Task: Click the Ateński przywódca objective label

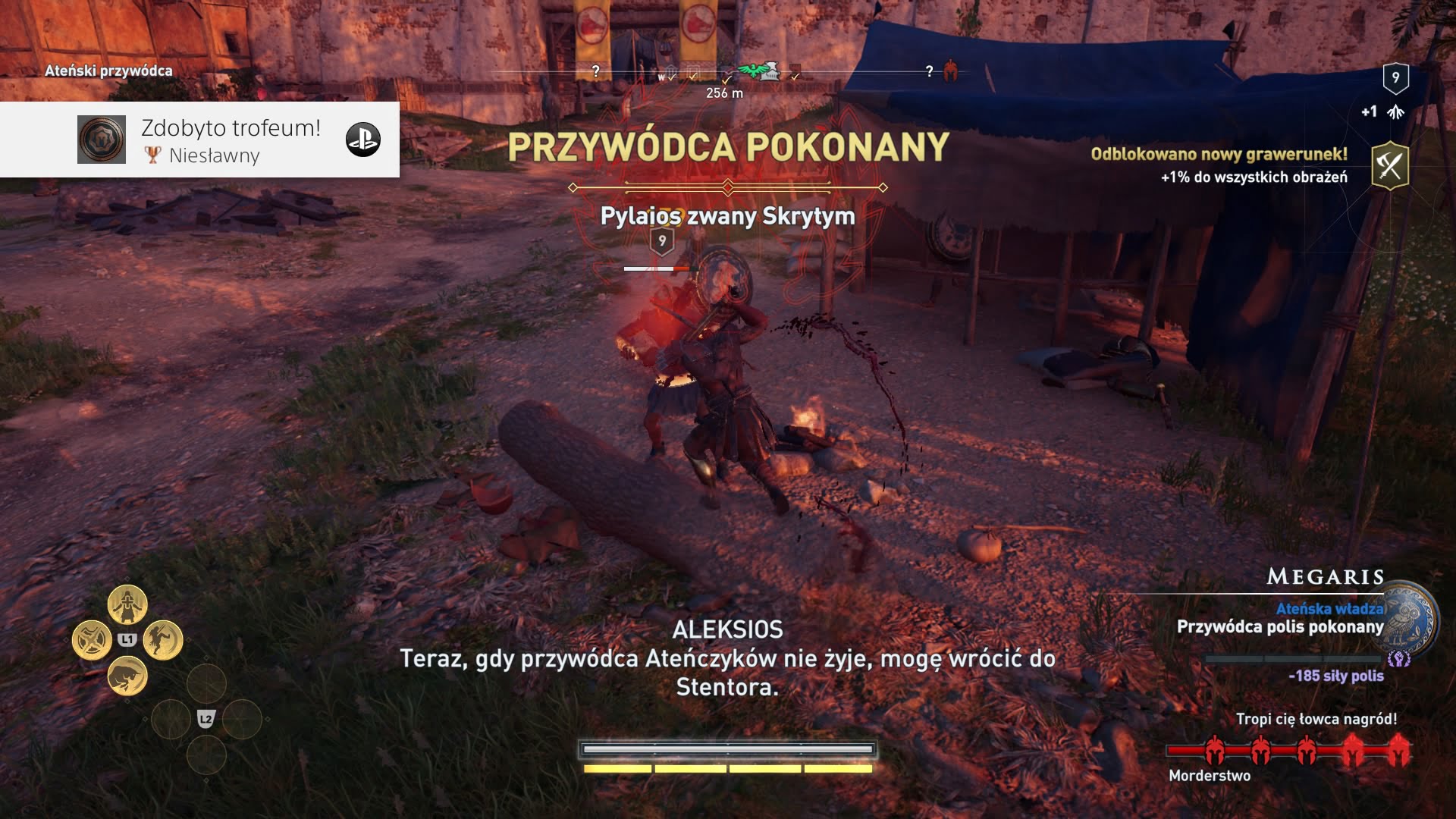Action: [x=108, y=71]
